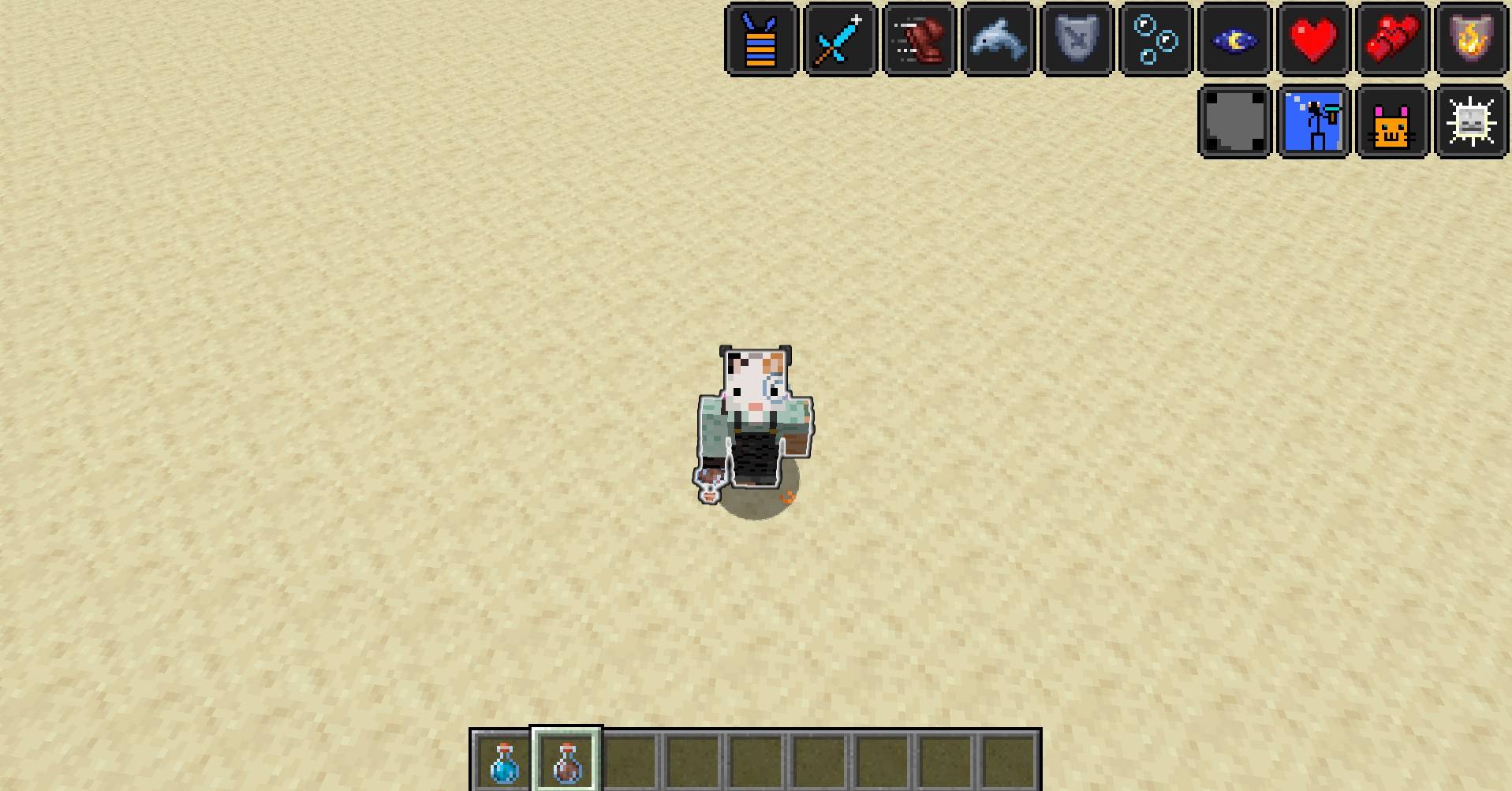Click the orange cat face effect icon
The width and height of the screenshot is (1512, 791).
pyautogui.click(x=1391, y=121)
